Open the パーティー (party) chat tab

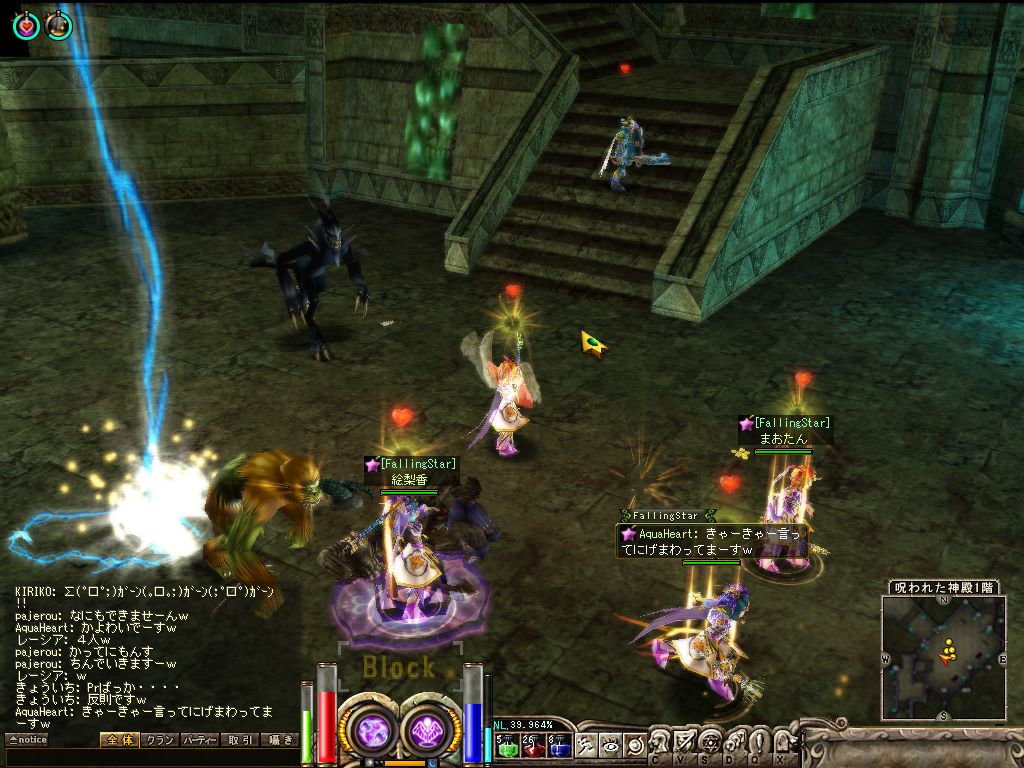(x=199, y=740)
